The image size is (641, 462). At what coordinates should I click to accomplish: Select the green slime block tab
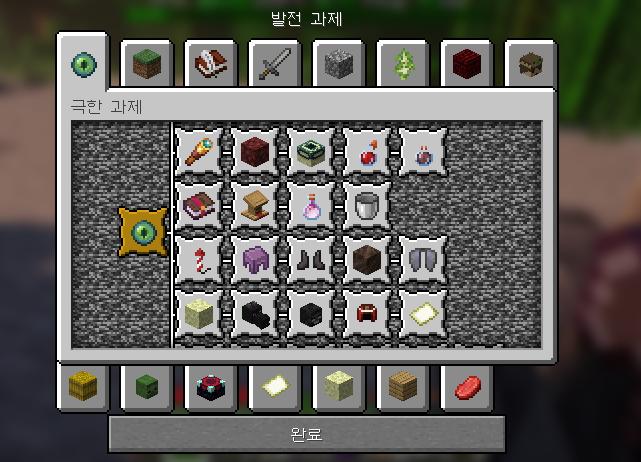point(147,386)
